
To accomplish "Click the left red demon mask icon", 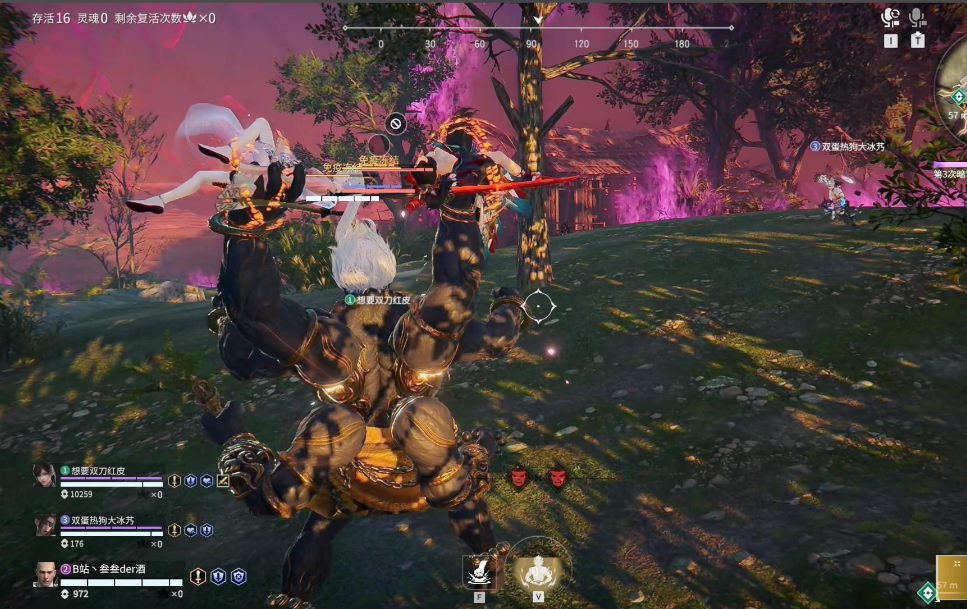I will 518,478.
